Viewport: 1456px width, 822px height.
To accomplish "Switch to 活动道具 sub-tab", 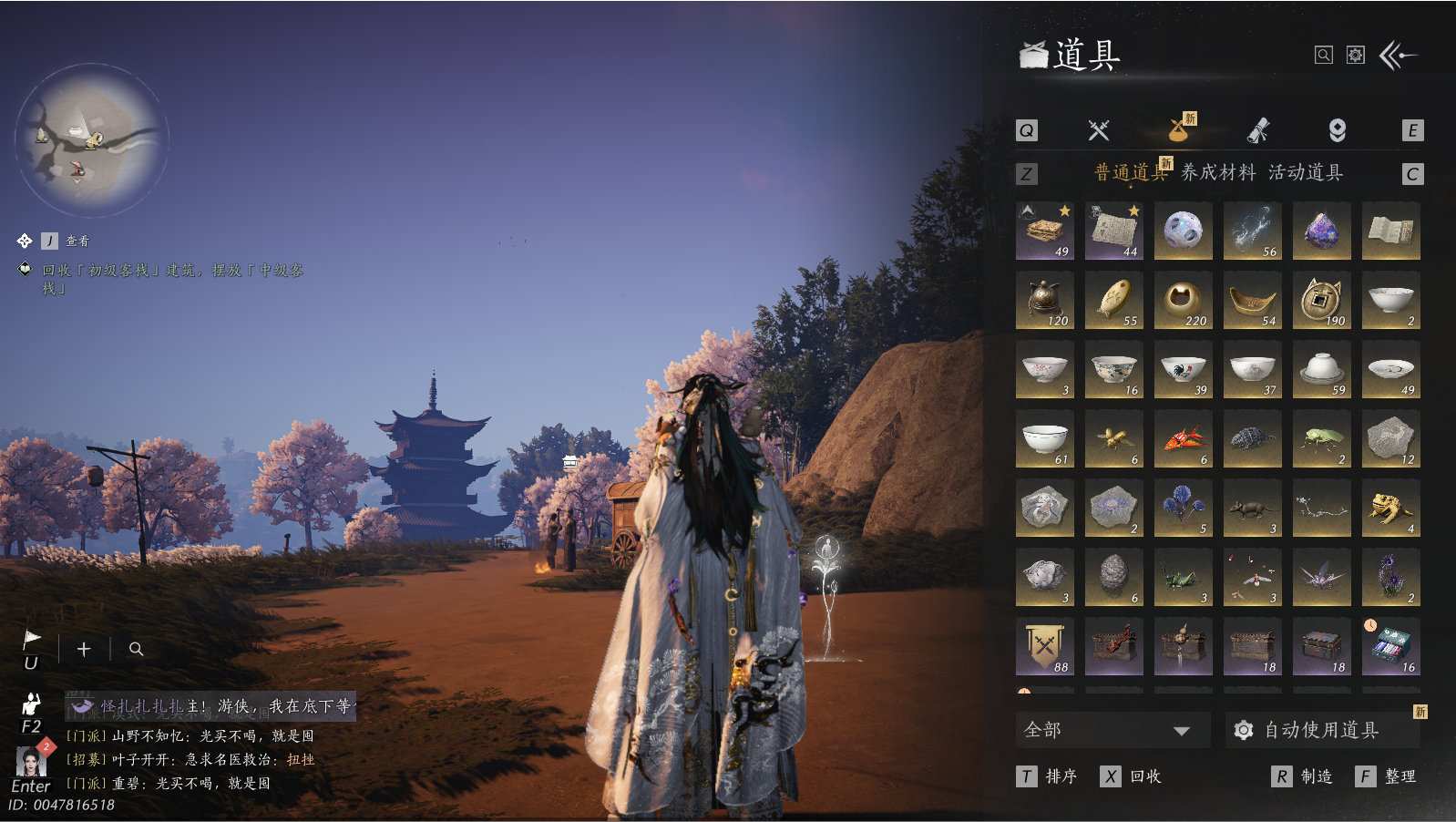I will point(1306,172).
